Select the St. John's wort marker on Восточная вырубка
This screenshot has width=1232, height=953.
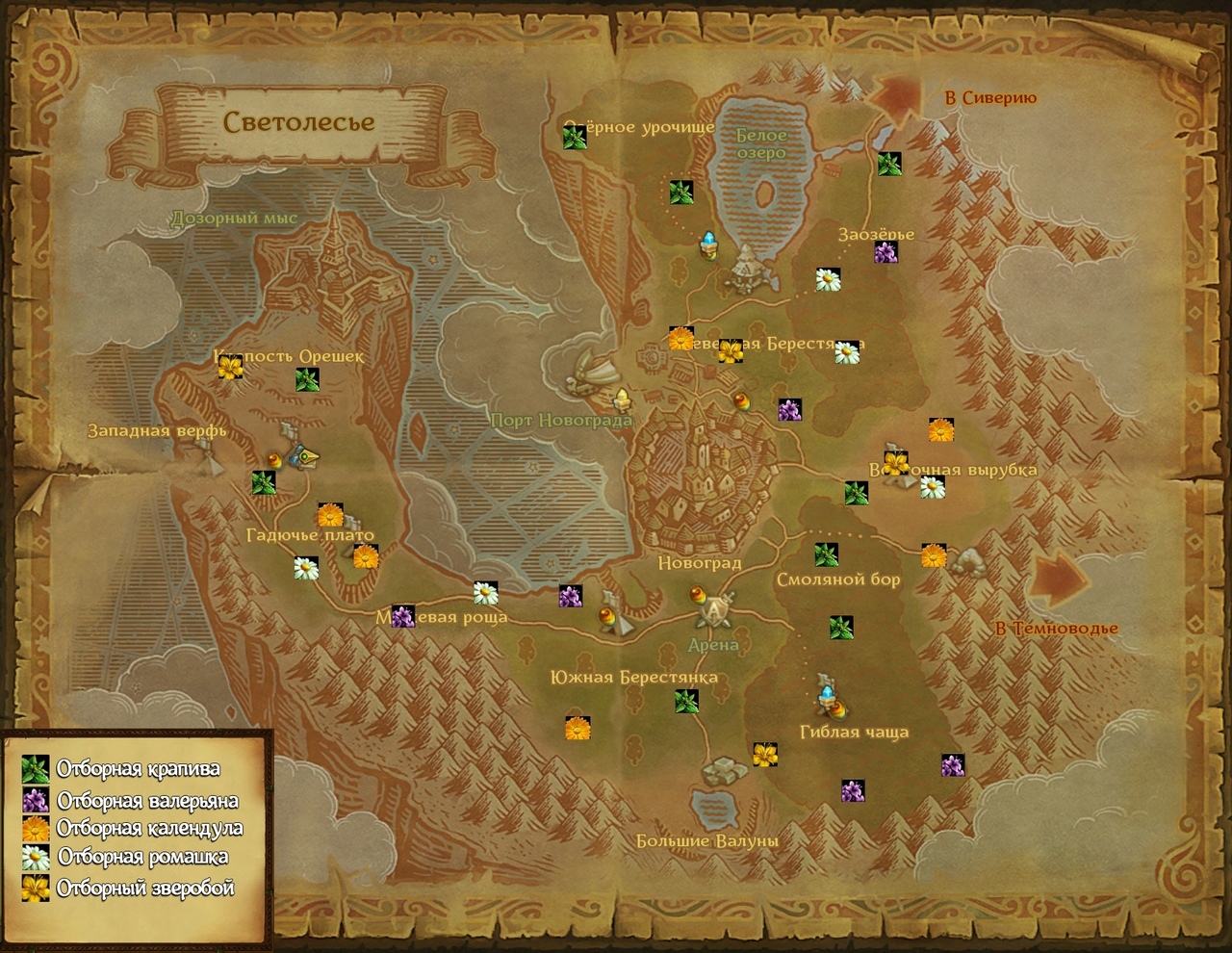[x=896, y=464]
